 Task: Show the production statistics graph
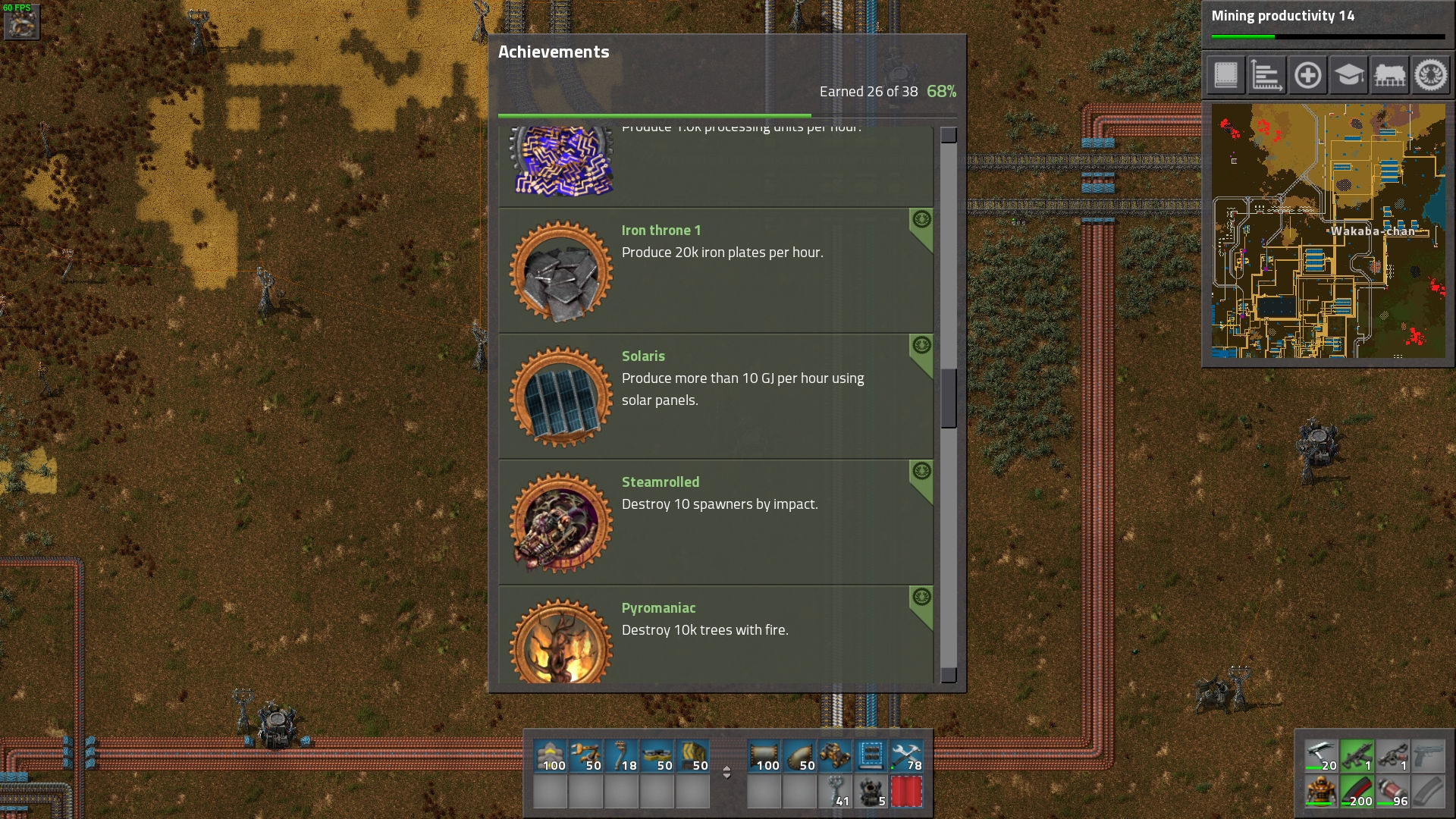pos(1266,75)
